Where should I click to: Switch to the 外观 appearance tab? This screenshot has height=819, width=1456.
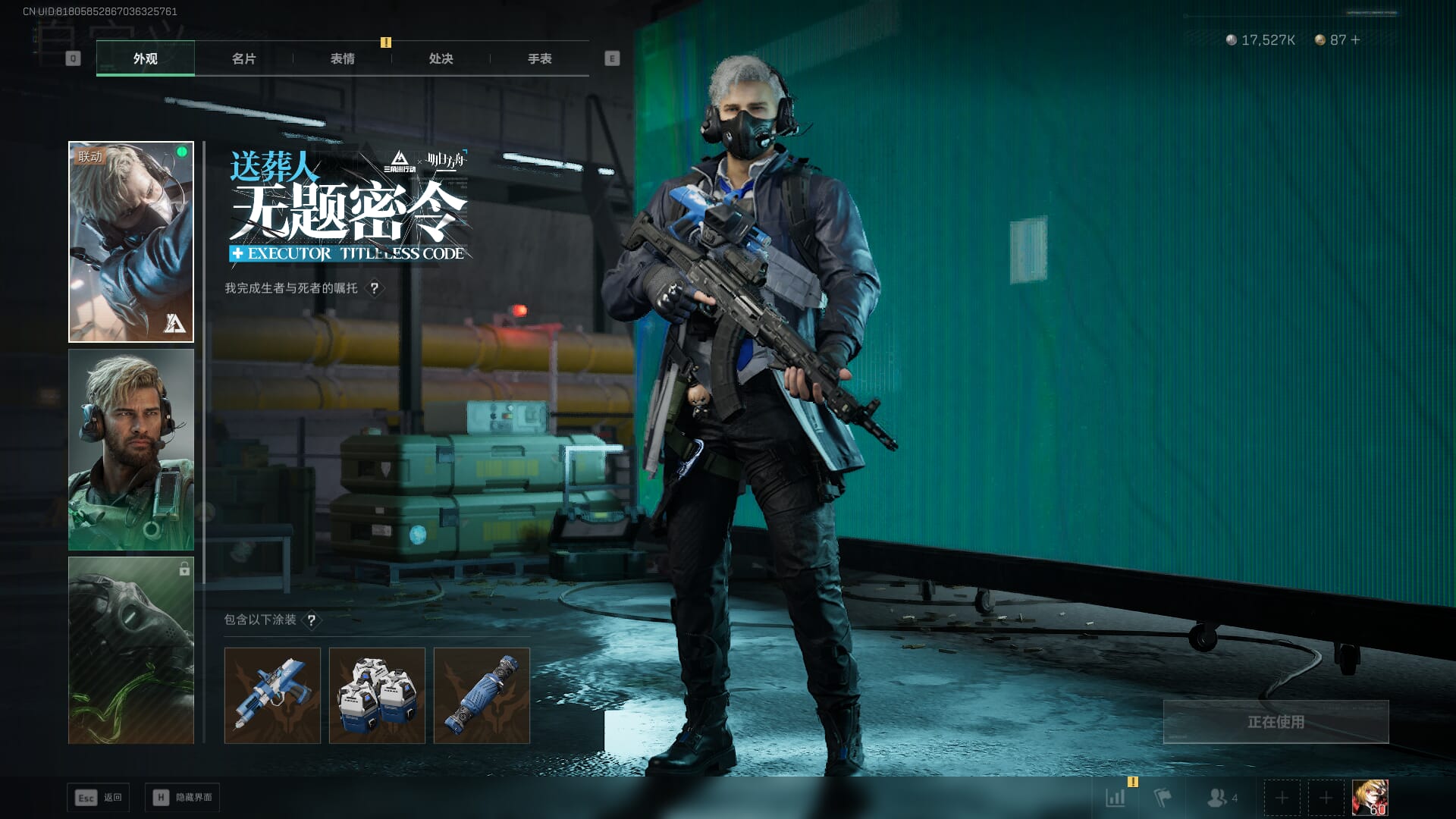pyautogui.click(x=145, y=58)
